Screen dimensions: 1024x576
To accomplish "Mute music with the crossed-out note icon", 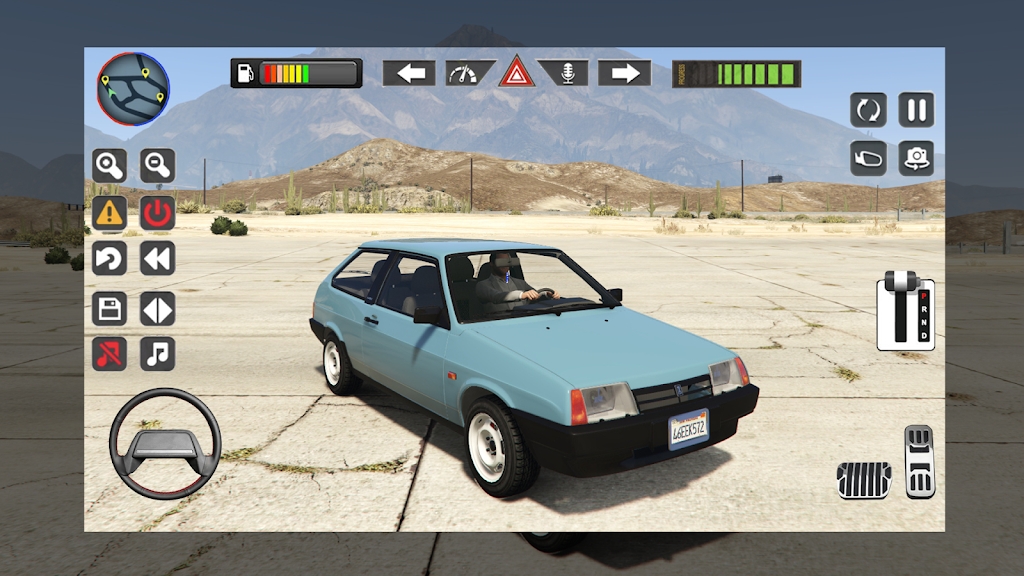I will point(109,353).
